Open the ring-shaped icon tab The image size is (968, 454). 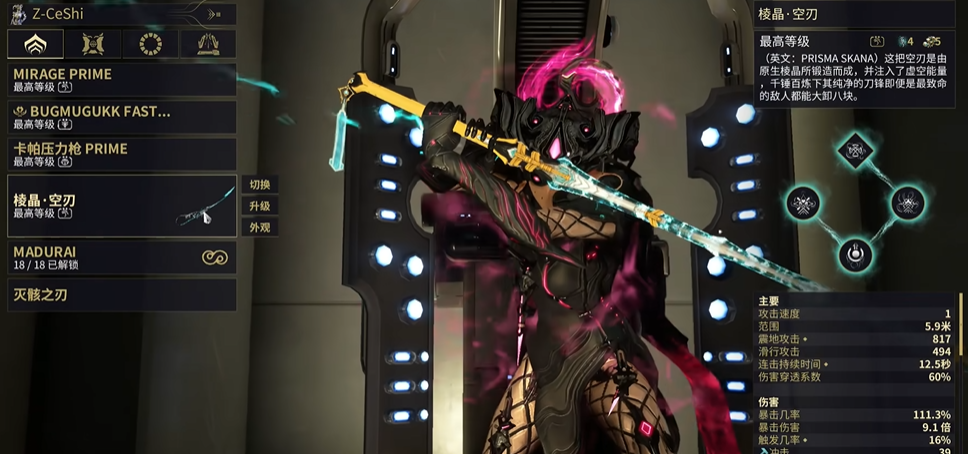(151, 43)
